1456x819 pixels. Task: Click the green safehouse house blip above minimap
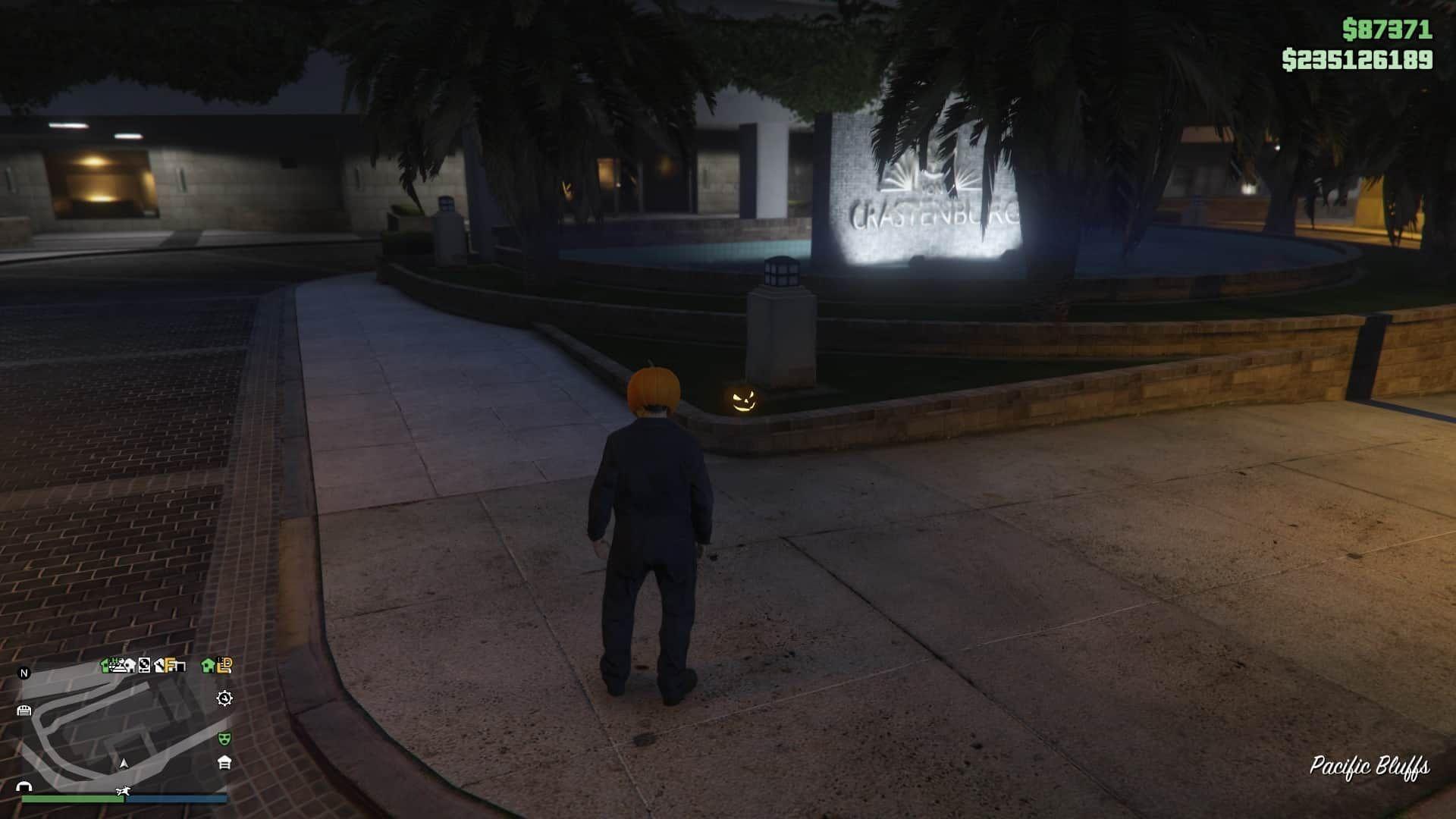pyautogui.click(x=105, y=664)
